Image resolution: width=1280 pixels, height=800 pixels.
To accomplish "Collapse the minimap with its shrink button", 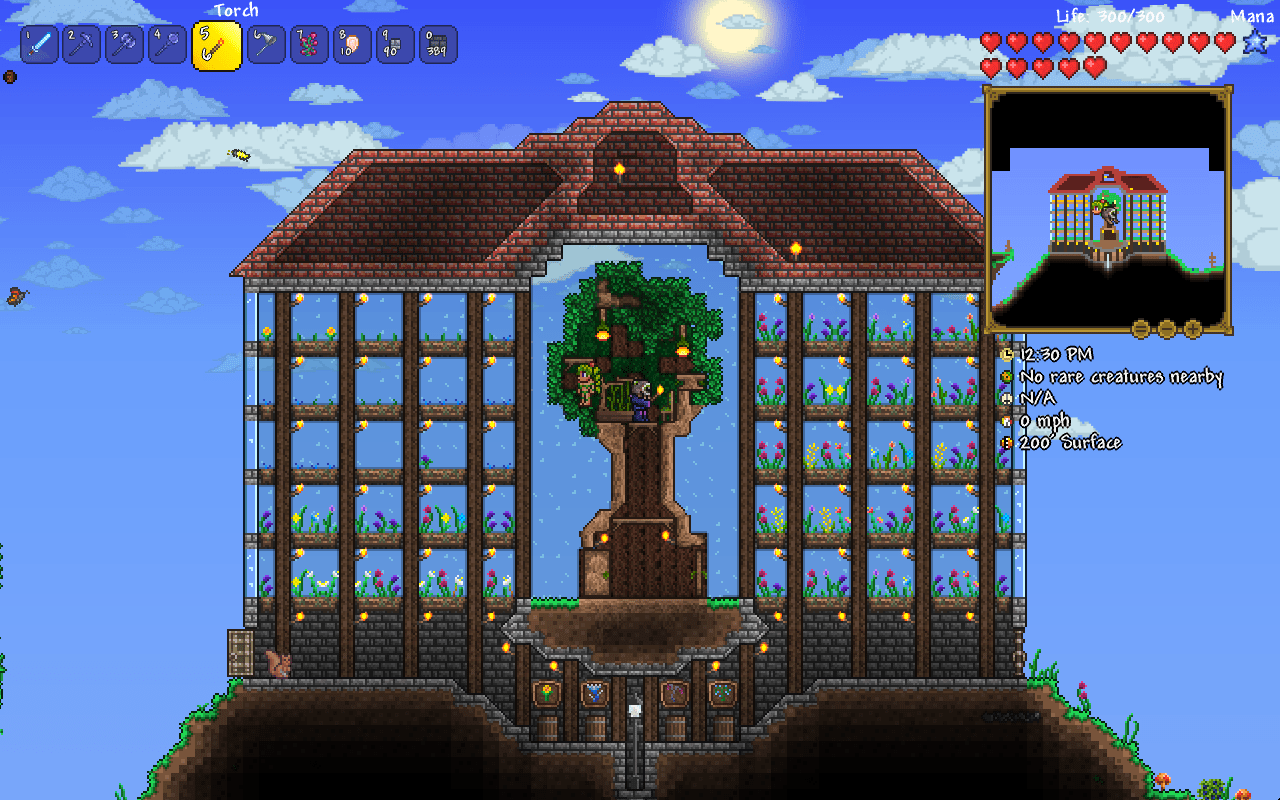I will pos(1140,328).
